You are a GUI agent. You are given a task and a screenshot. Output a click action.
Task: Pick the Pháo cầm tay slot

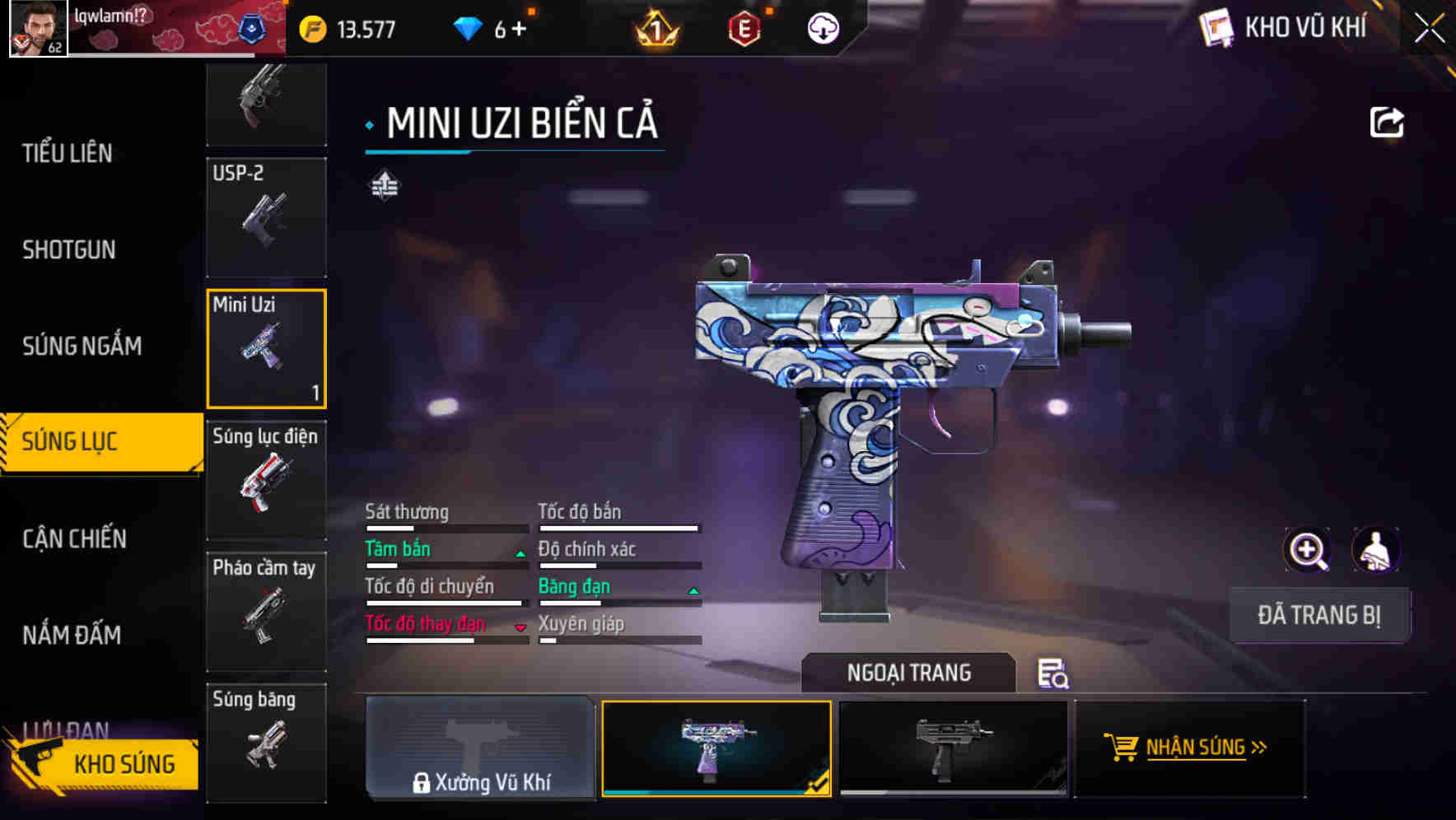(266, 611)
